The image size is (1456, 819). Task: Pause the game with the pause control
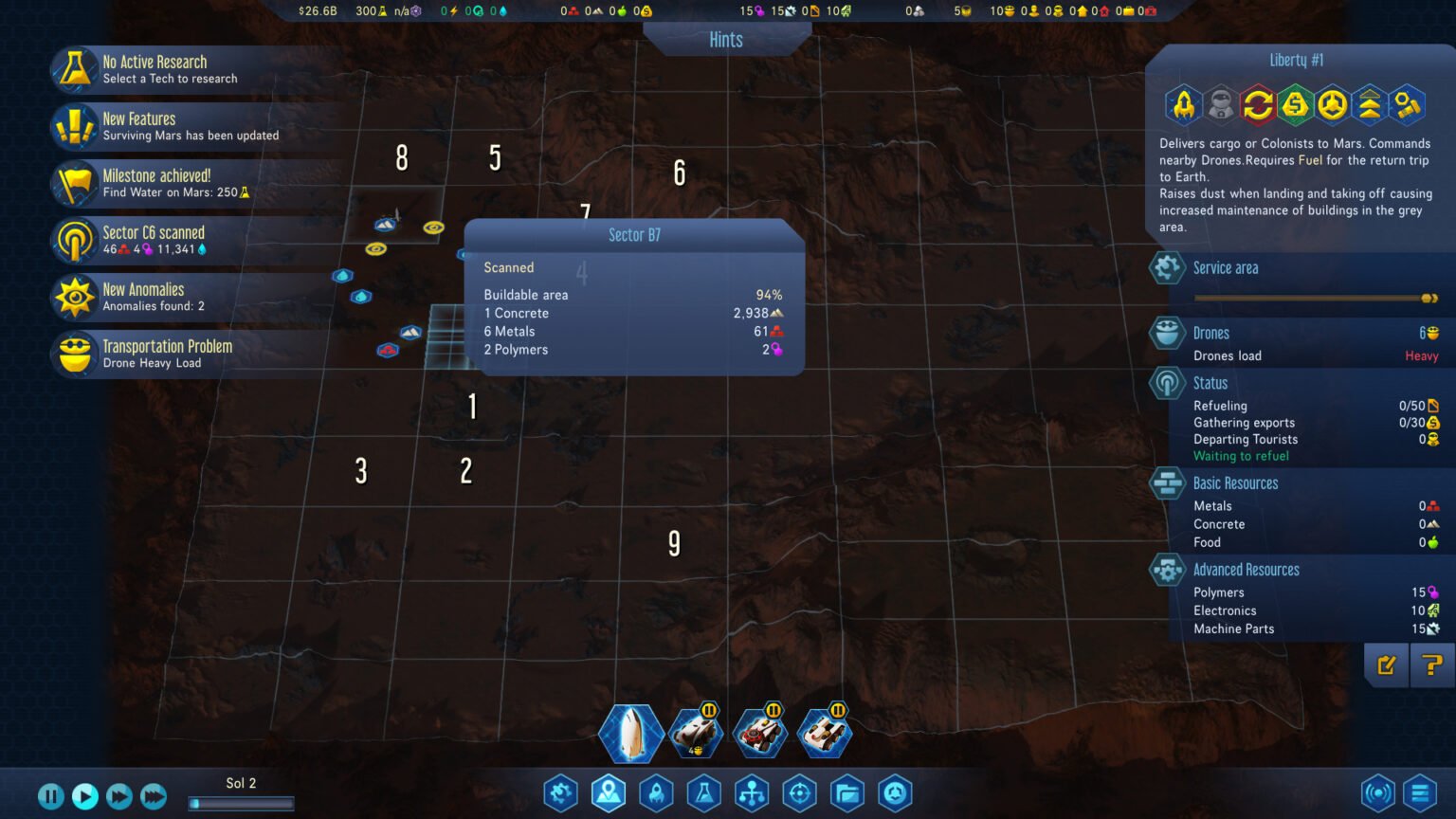pos(50,796)
